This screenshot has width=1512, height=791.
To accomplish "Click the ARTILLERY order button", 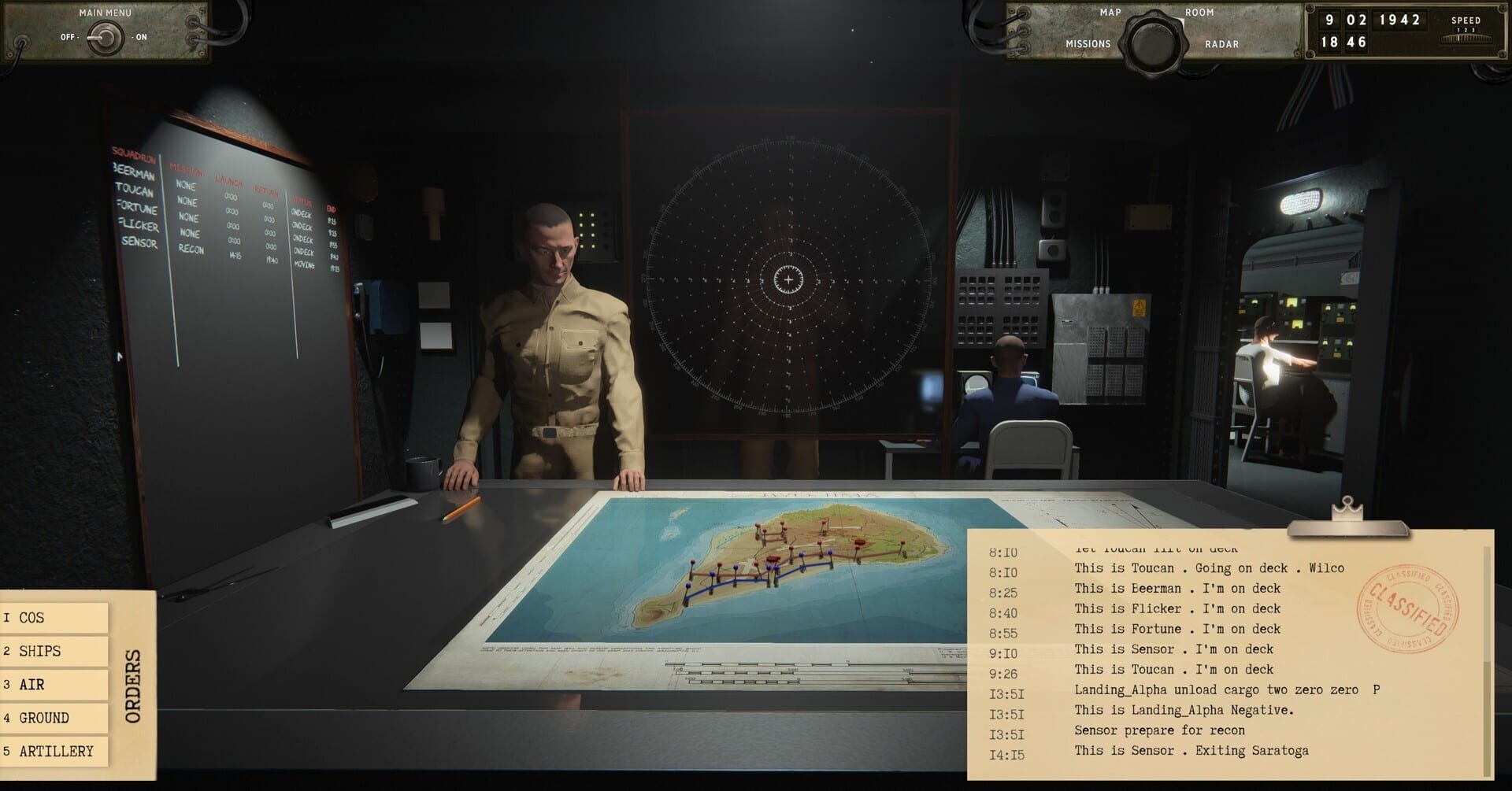I will tap(54, 751).
